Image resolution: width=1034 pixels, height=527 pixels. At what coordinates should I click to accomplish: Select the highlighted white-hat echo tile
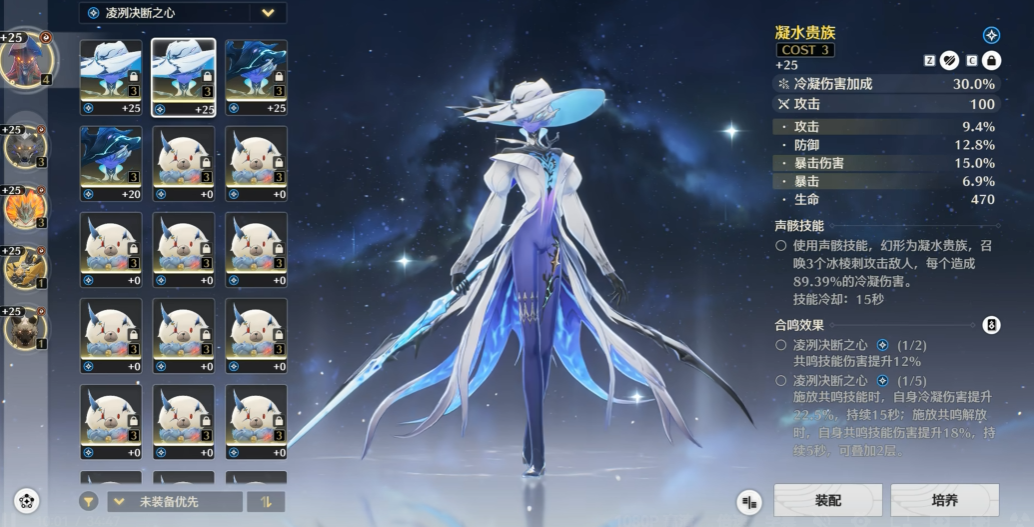point(183,78)
